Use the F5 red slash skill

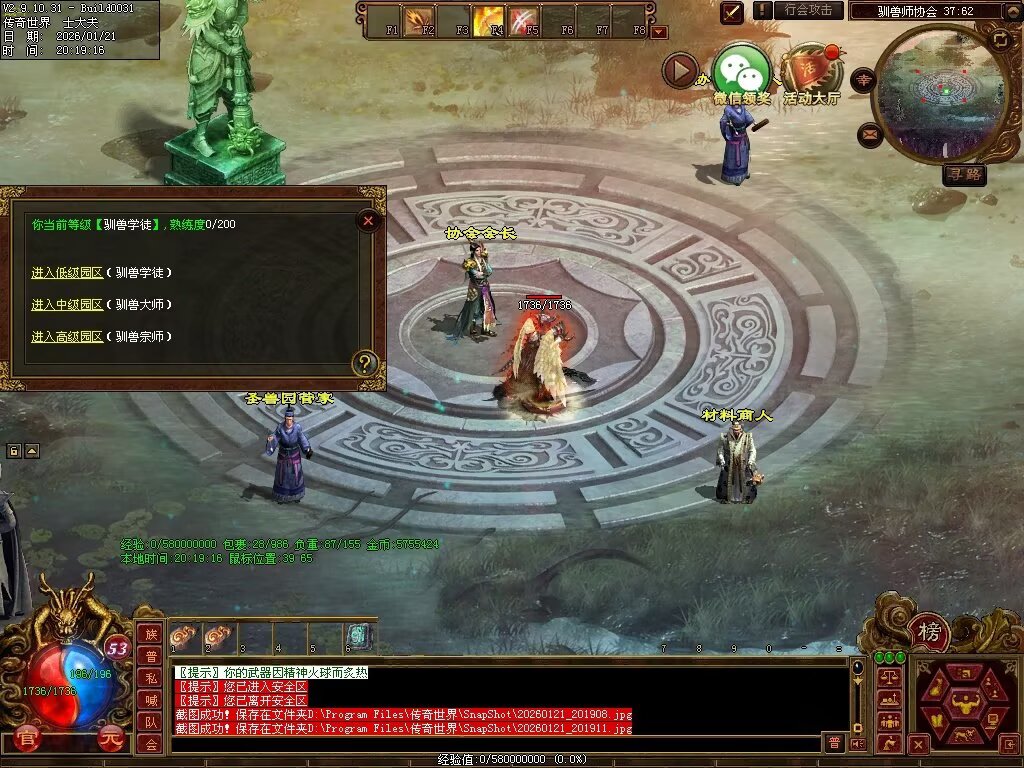click(x=524, y=20)
